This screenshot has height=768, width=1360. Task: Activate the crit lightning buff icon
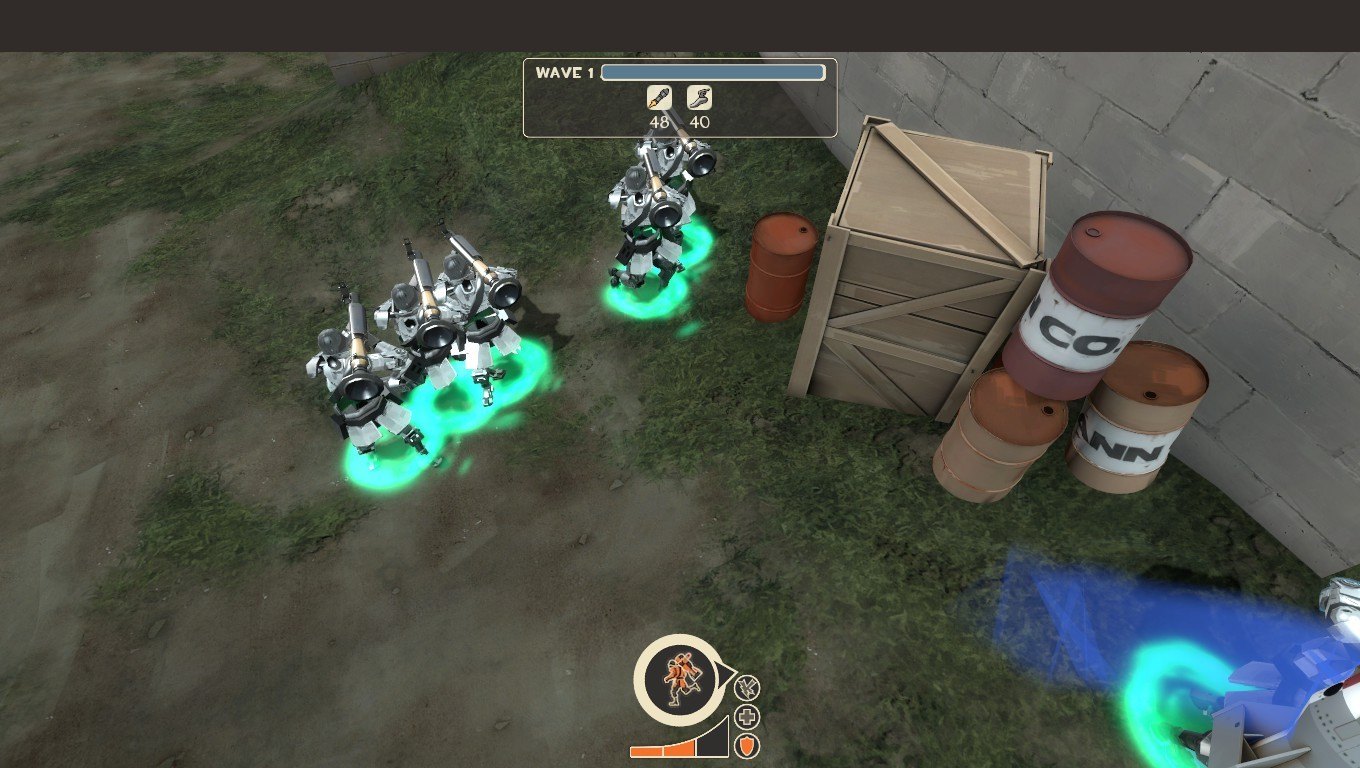click(747, 688)
